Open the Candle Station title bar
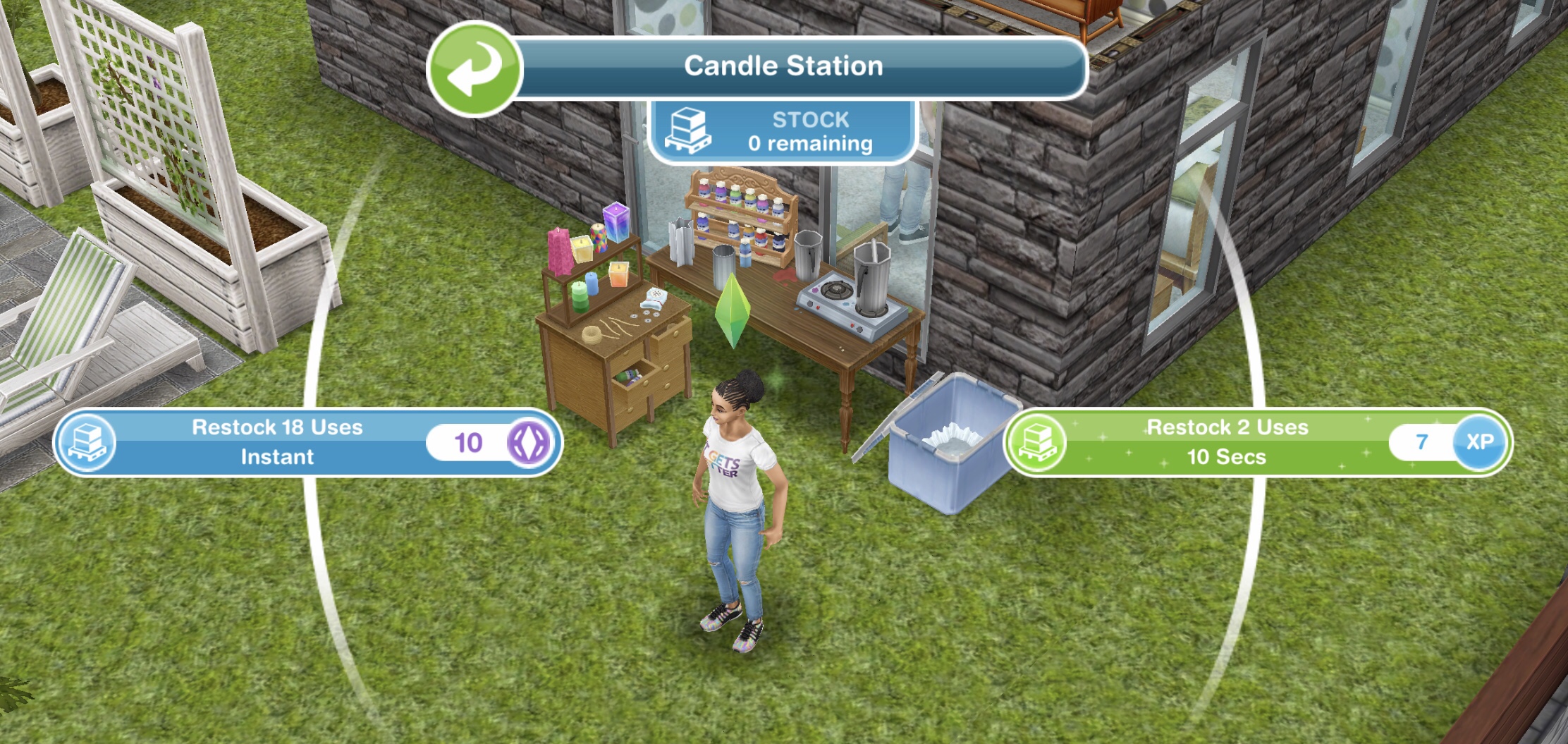The image size is (1568, 744). click(x=783, y=66)
